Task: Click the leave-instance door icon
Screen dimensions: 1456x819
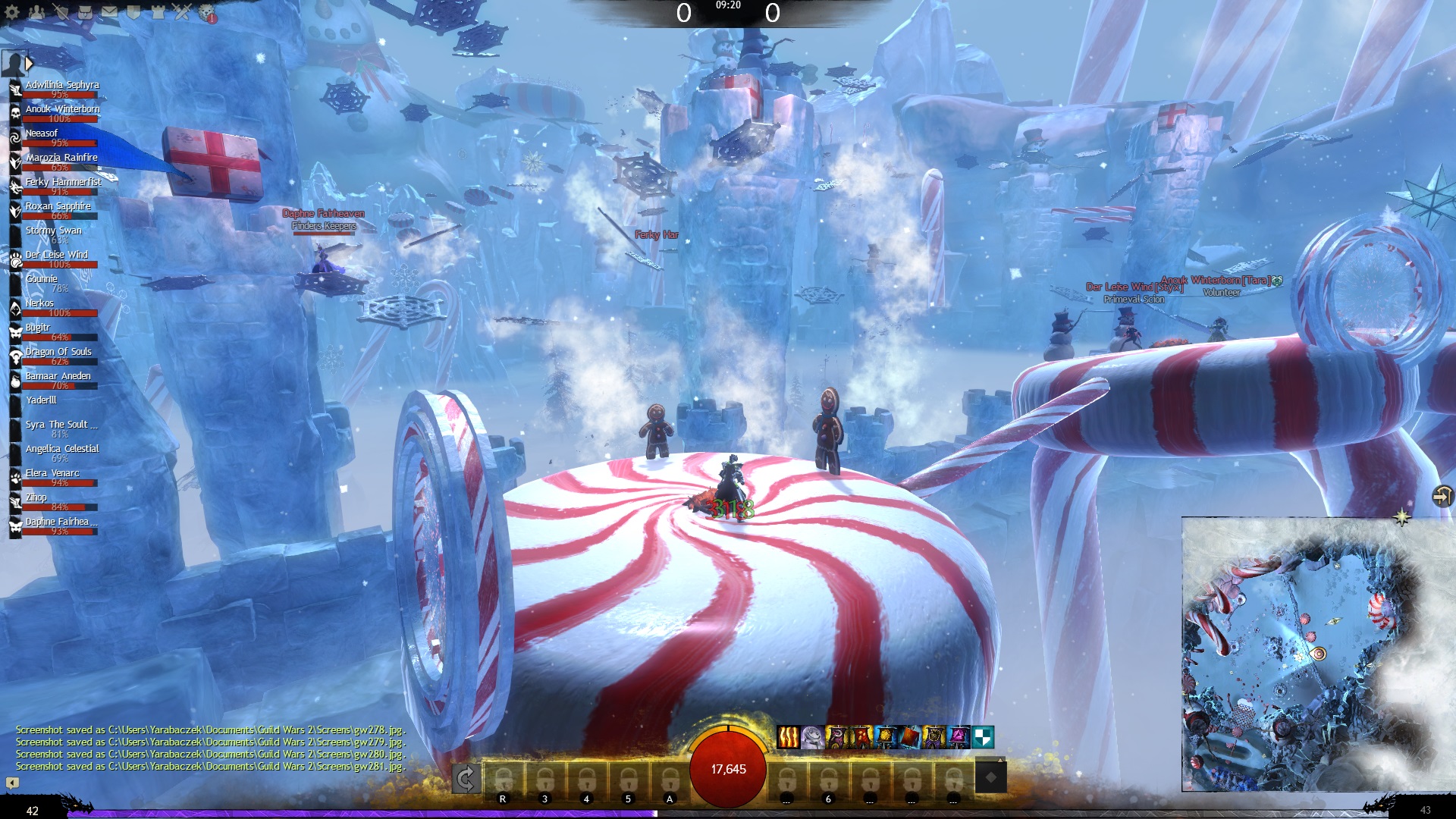Action: [x=1442, y=497]
